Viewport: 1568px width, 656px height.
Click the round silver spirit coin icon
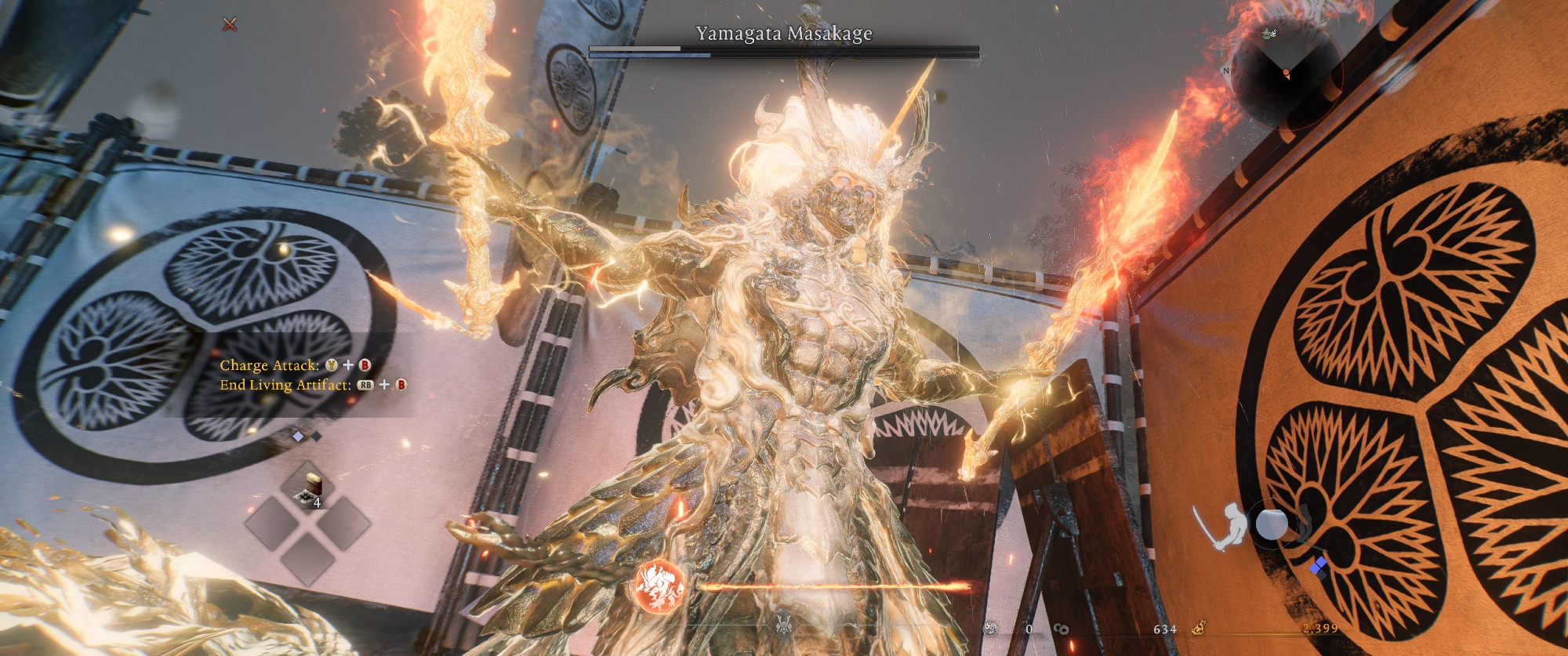[991, 628]
